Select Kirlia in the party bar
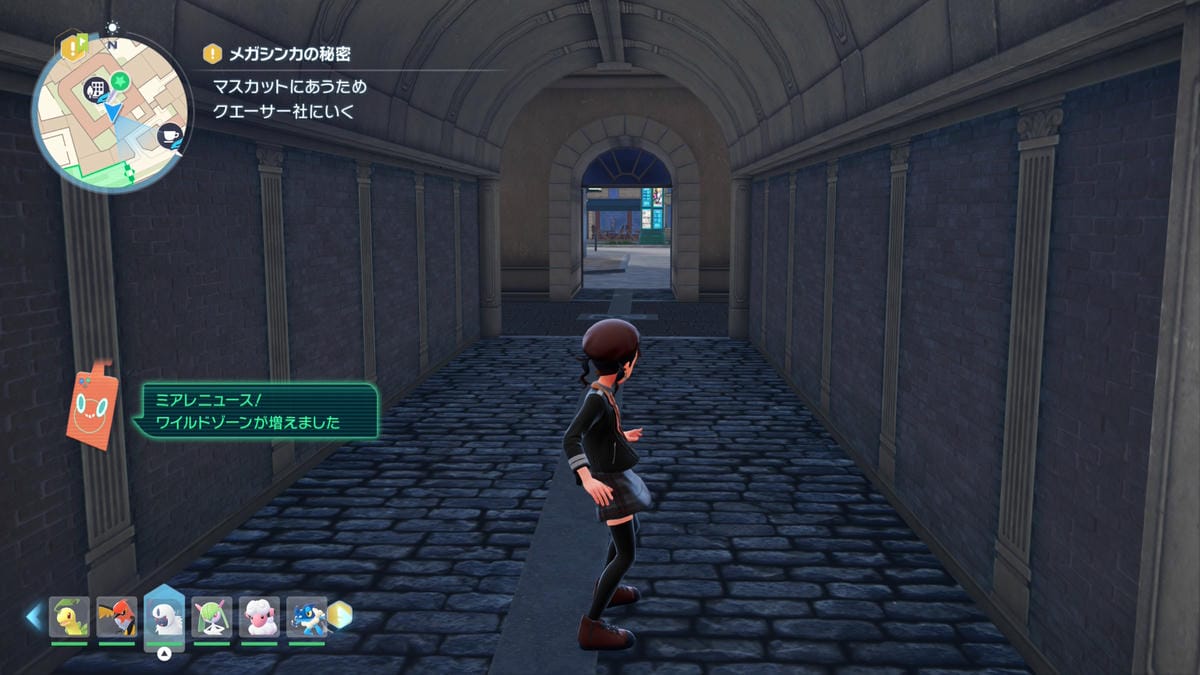This screenshot has width=1200, height=675. [x=212, y=616]
